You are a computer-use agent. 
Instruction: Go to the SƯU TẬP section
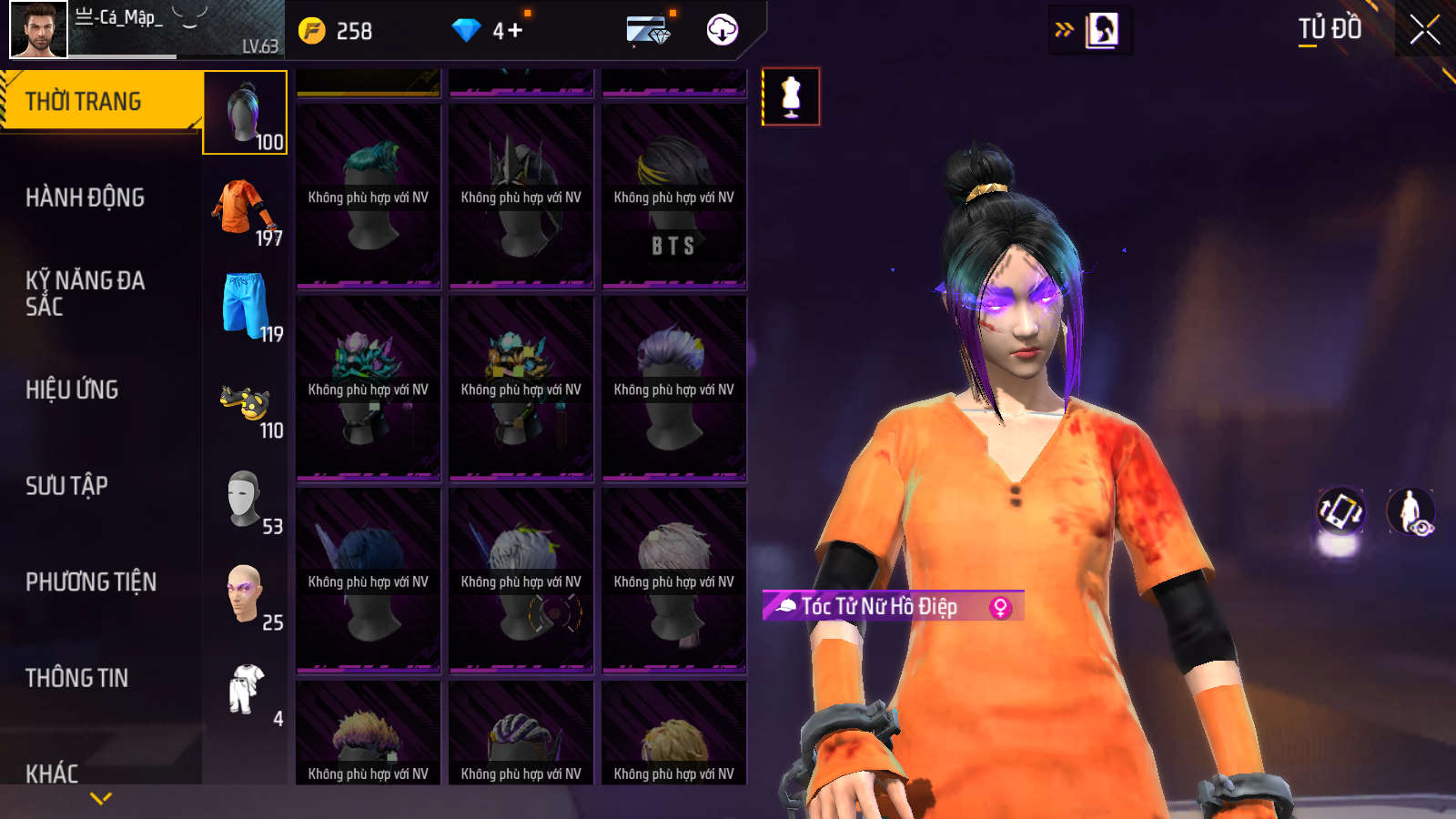click(x=66, y=486)
